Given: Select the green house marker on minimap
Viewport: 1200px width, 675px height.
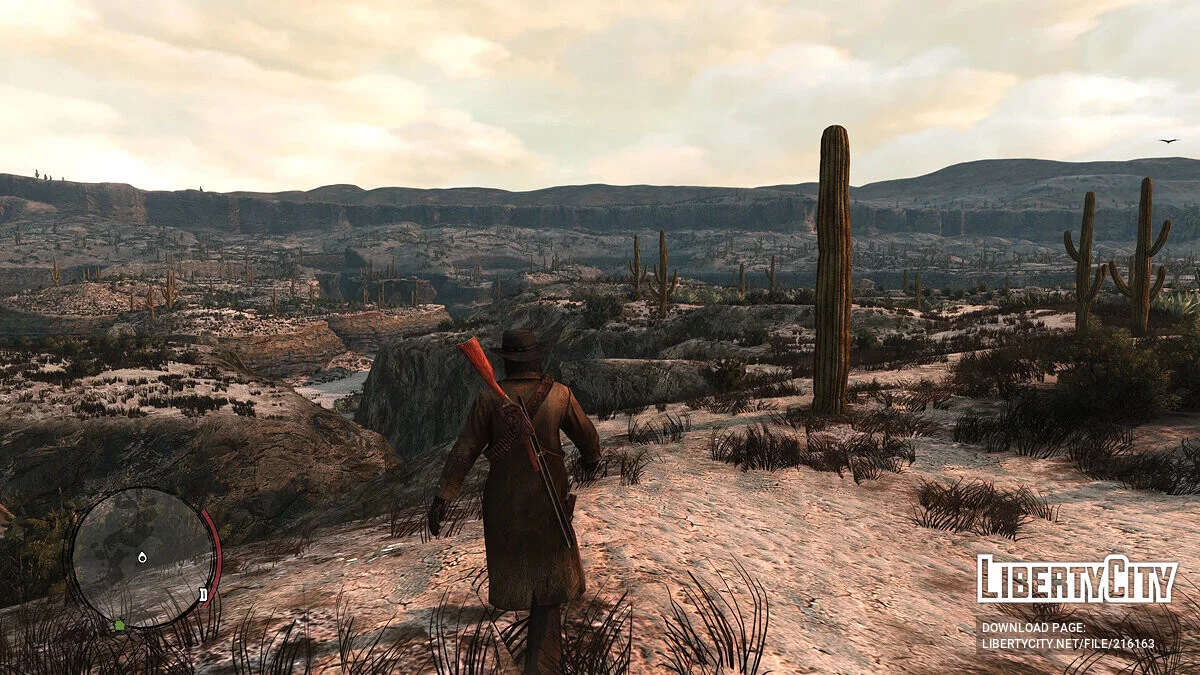Looking at the screenshot, I should click(121, 625).
